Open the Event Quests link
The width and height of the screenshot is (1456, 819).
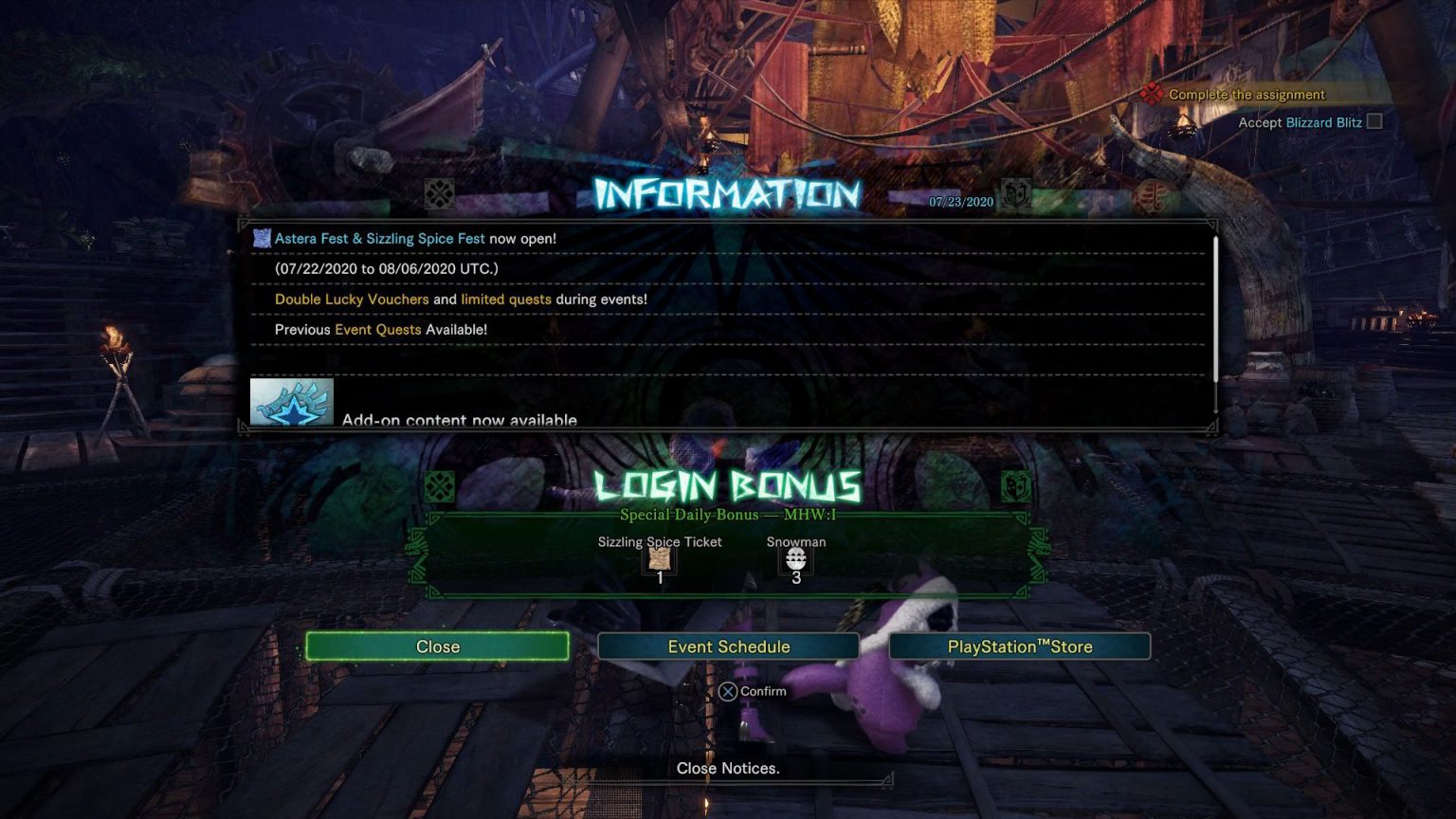377,329
